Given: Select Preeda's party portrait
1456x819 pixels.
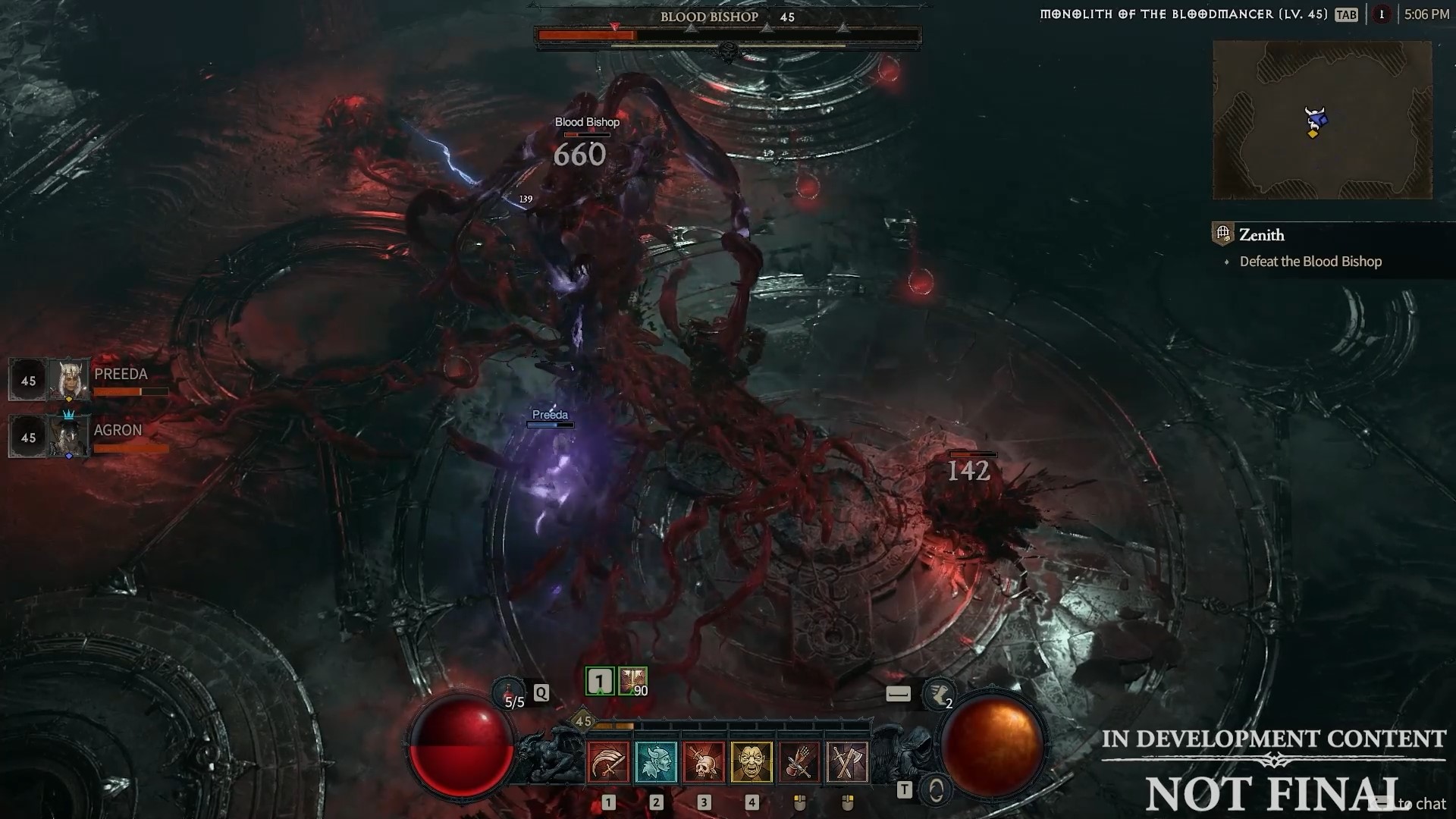Looking at the screenshot, I should [69, 380].
